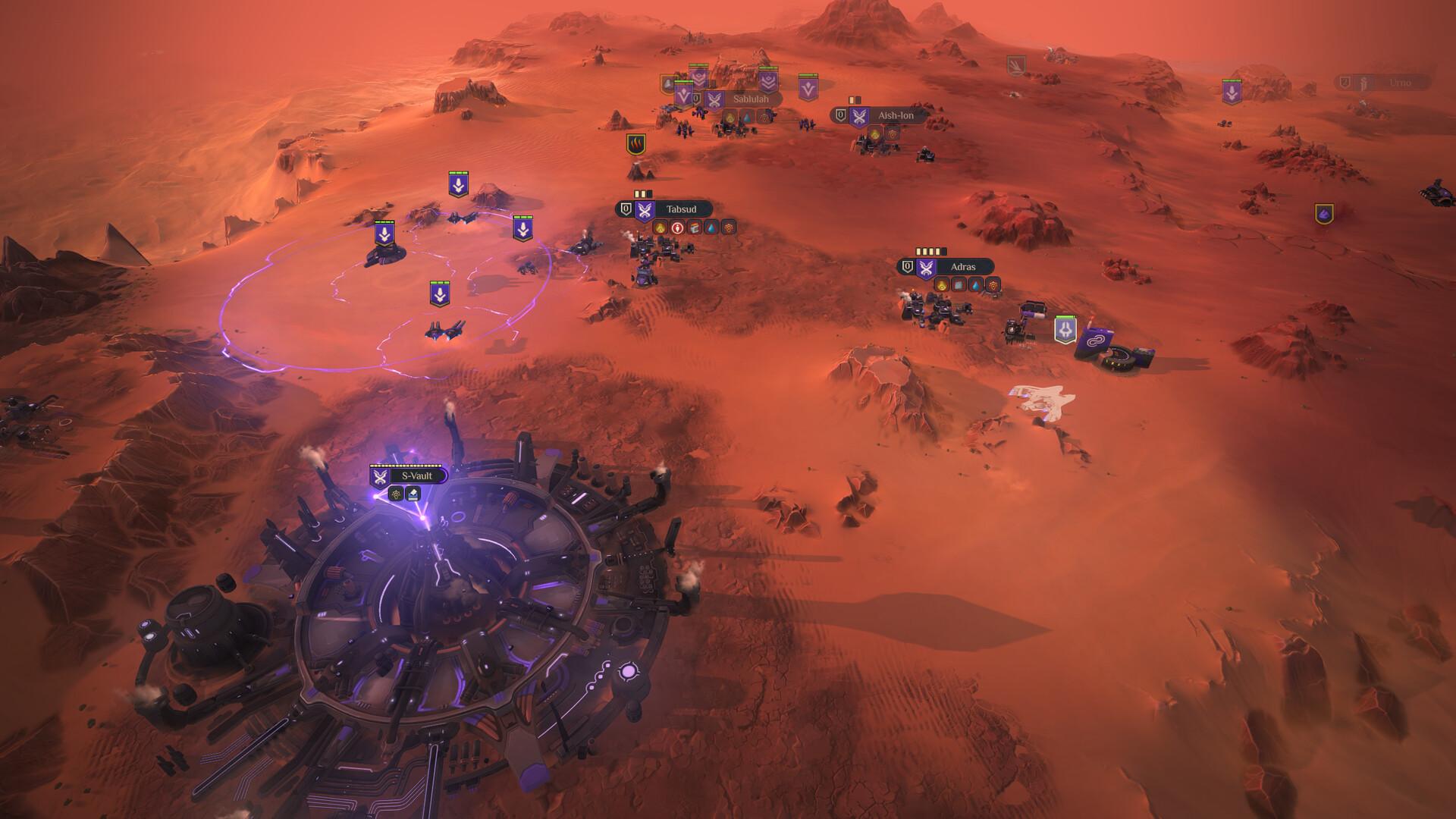Click the water droplet icon under Sablulah
This screenshot has width=1456, height=819.
(747, 117)
